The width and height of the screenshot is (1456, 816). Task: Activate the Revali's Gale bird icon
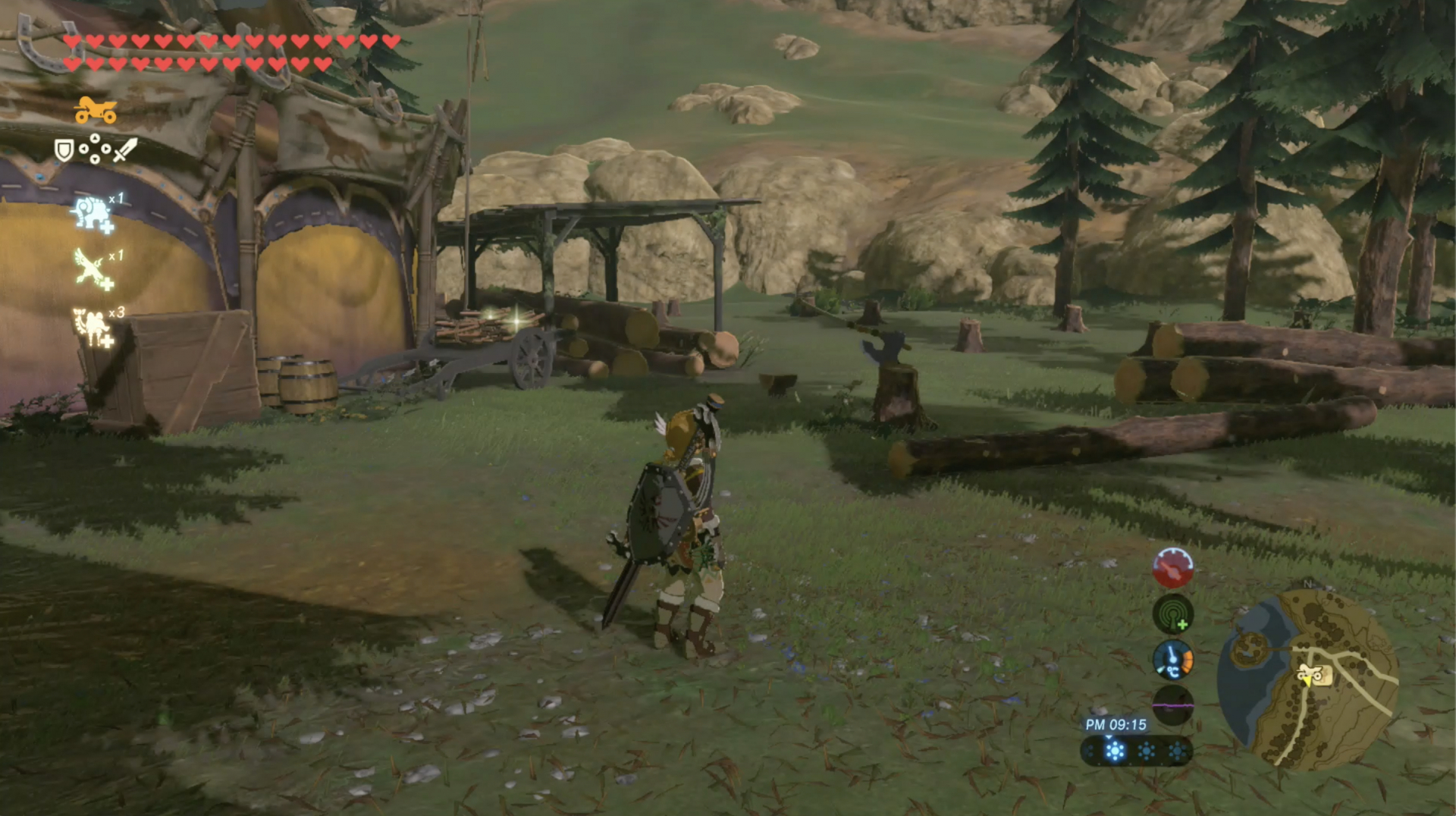(93, 270)
